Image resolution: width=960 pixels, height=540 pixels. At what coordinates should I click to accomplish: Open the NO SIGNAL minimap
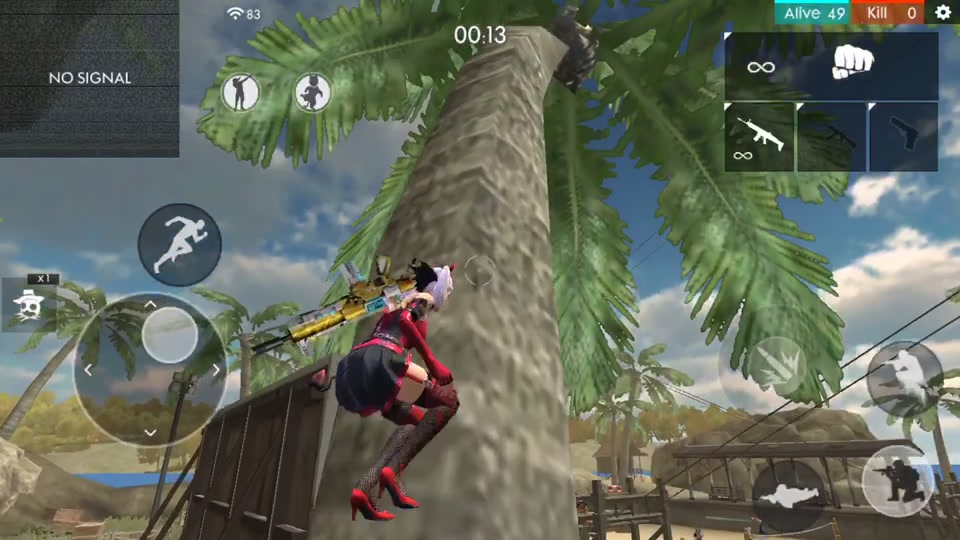pyautogui.click(x=89, y=78)
